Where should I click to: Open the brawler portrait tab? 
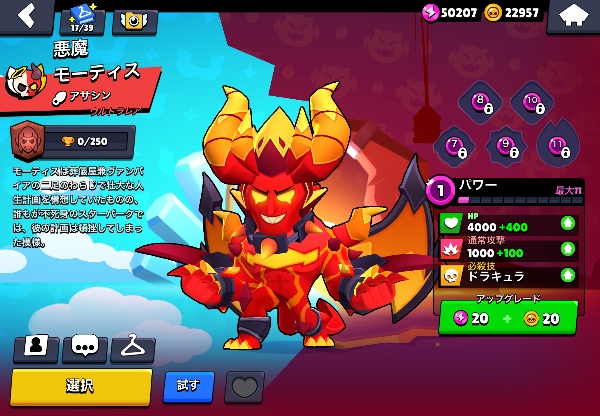pos(36,347)
